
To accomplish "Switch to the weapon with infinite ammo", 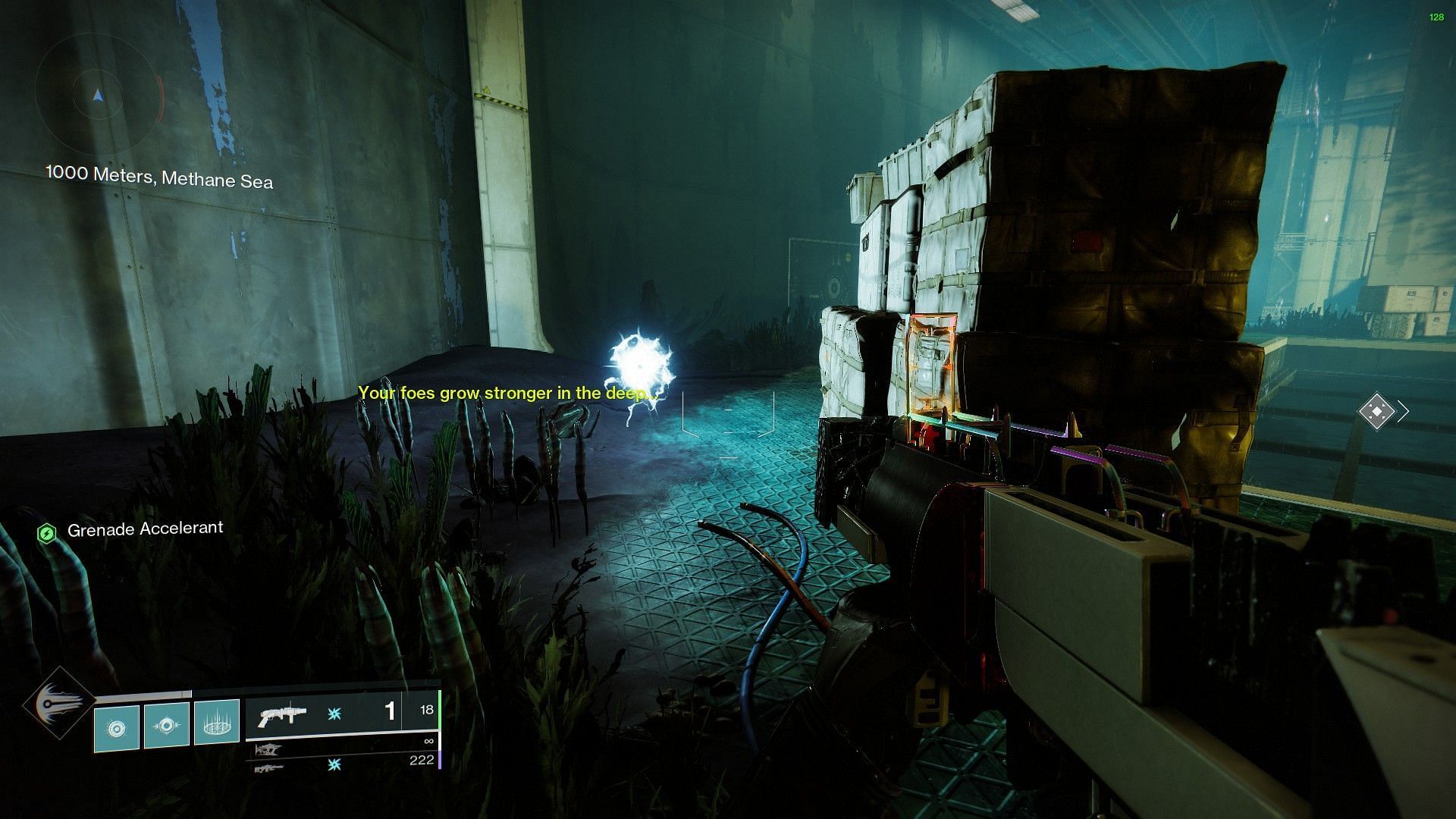I will coord(268,749).
